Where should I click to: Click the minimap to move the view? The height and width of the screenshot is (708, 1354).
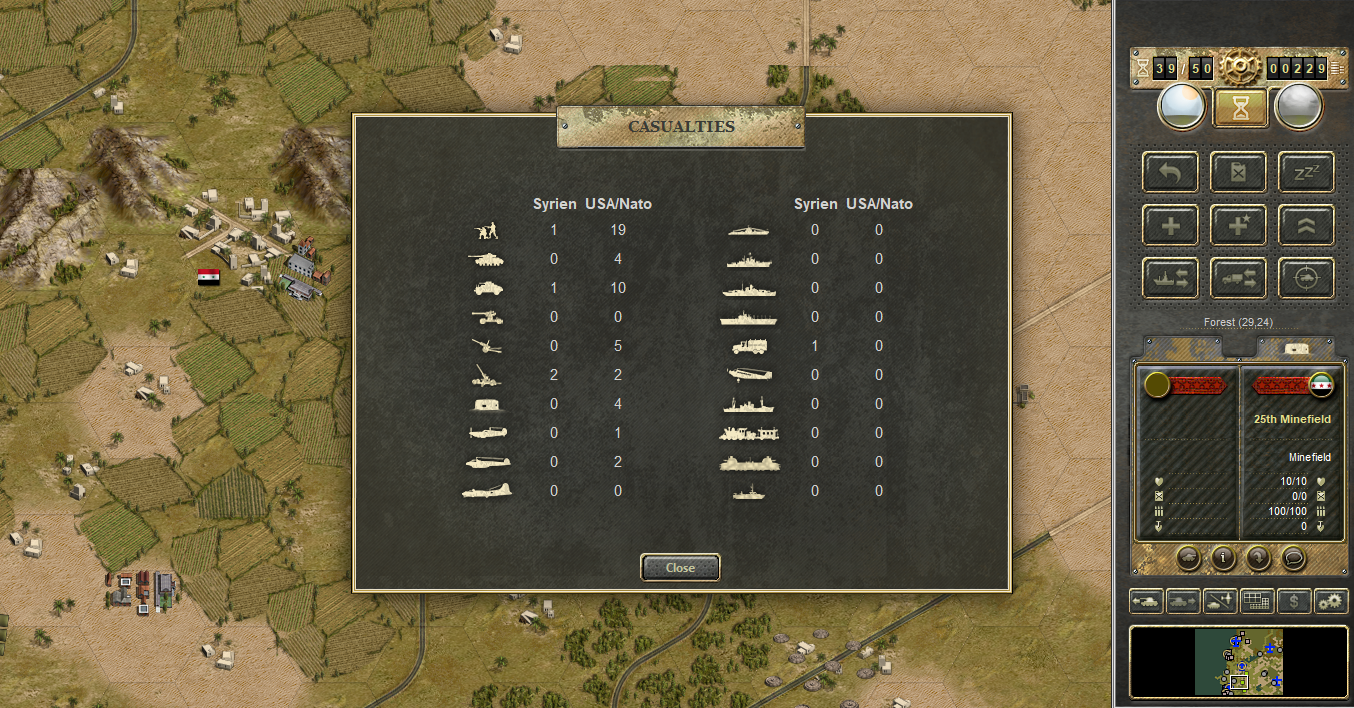pyautogui.click(x=1238, y=661)
